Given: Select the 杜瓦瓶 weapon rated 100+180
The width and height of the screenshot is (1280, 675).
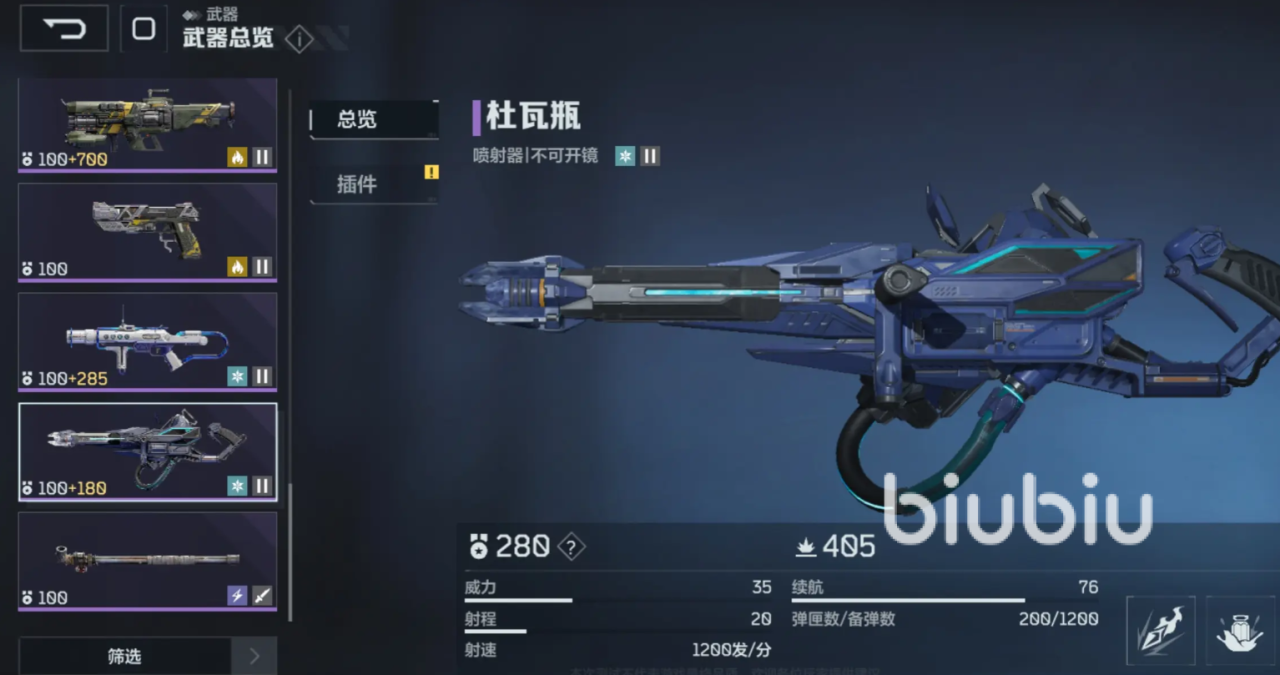Looking at the screenshot, I should [x=147, y=451].
